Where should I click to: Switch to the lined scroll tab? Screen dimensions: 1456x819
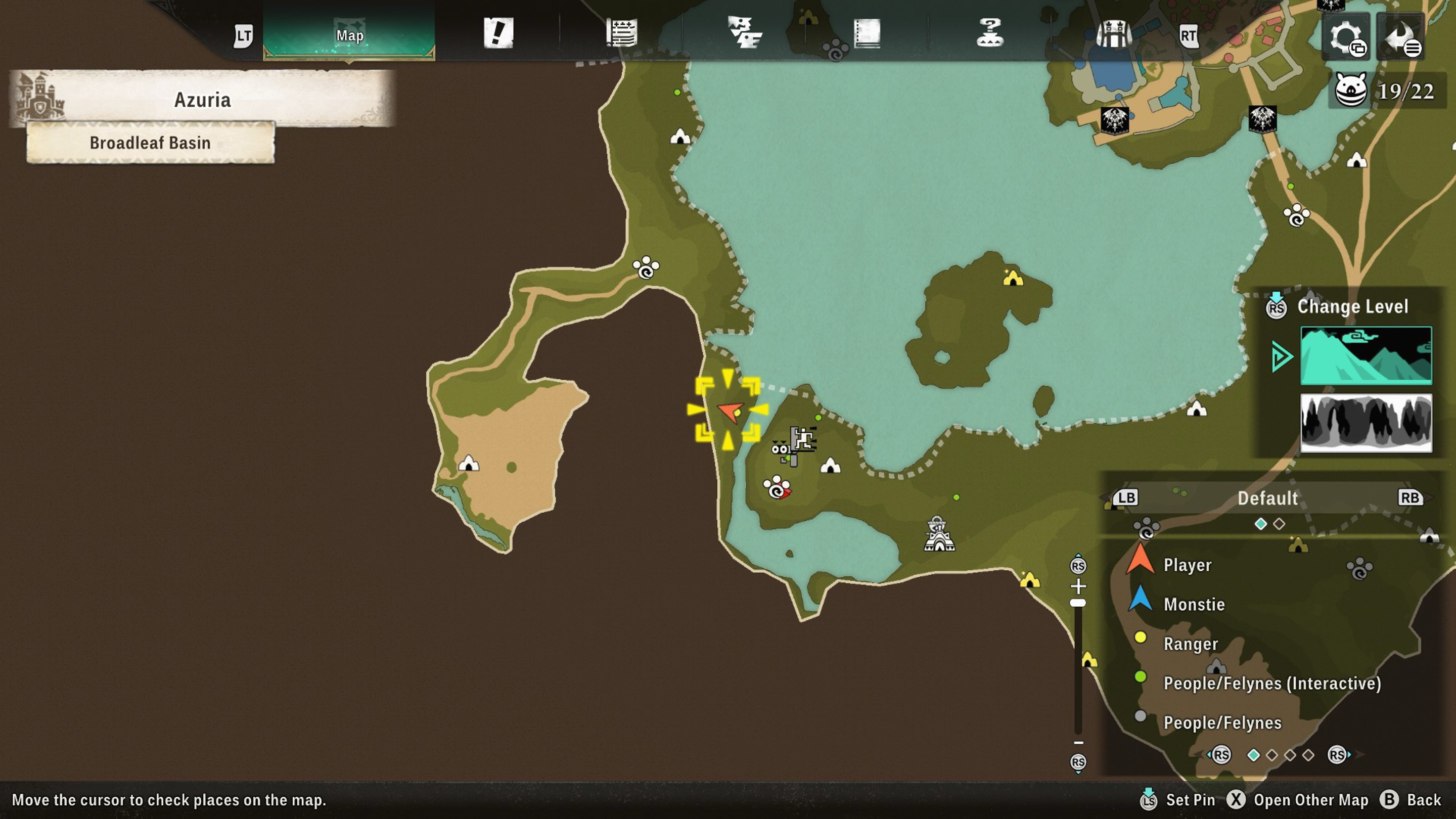pos(621,33)
